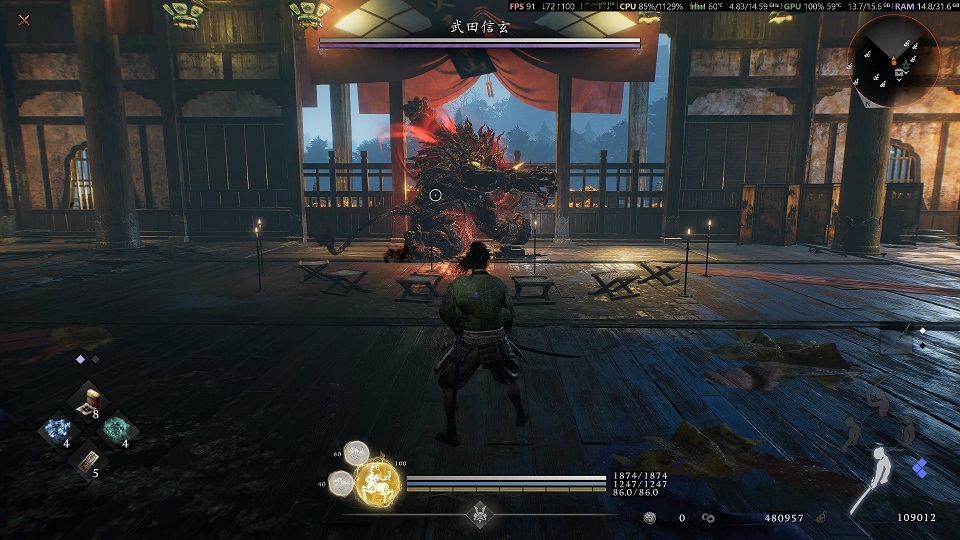
Task: Open the circular minimap
Action: coord(893,60)
